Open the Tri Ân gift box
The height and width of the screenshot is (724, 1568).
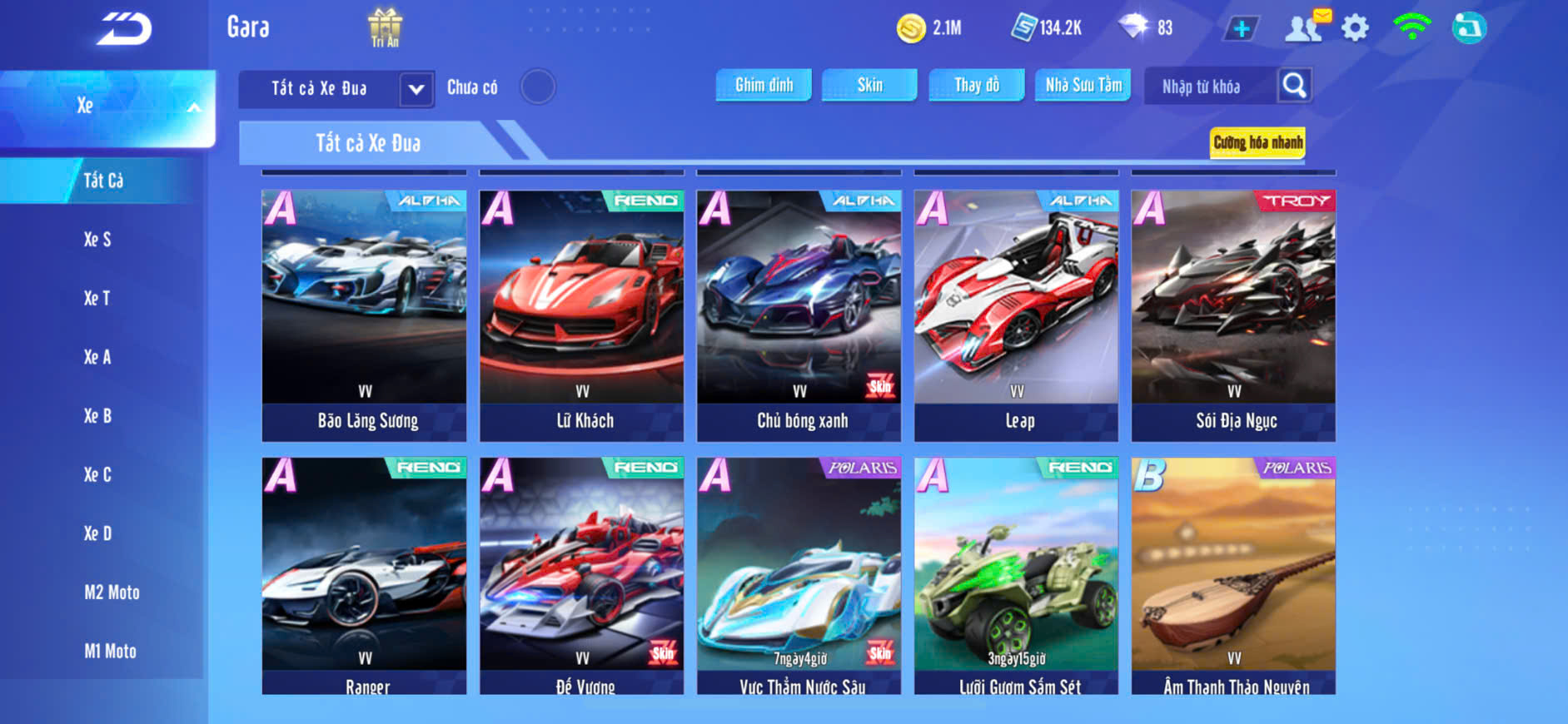click(385, 27)
